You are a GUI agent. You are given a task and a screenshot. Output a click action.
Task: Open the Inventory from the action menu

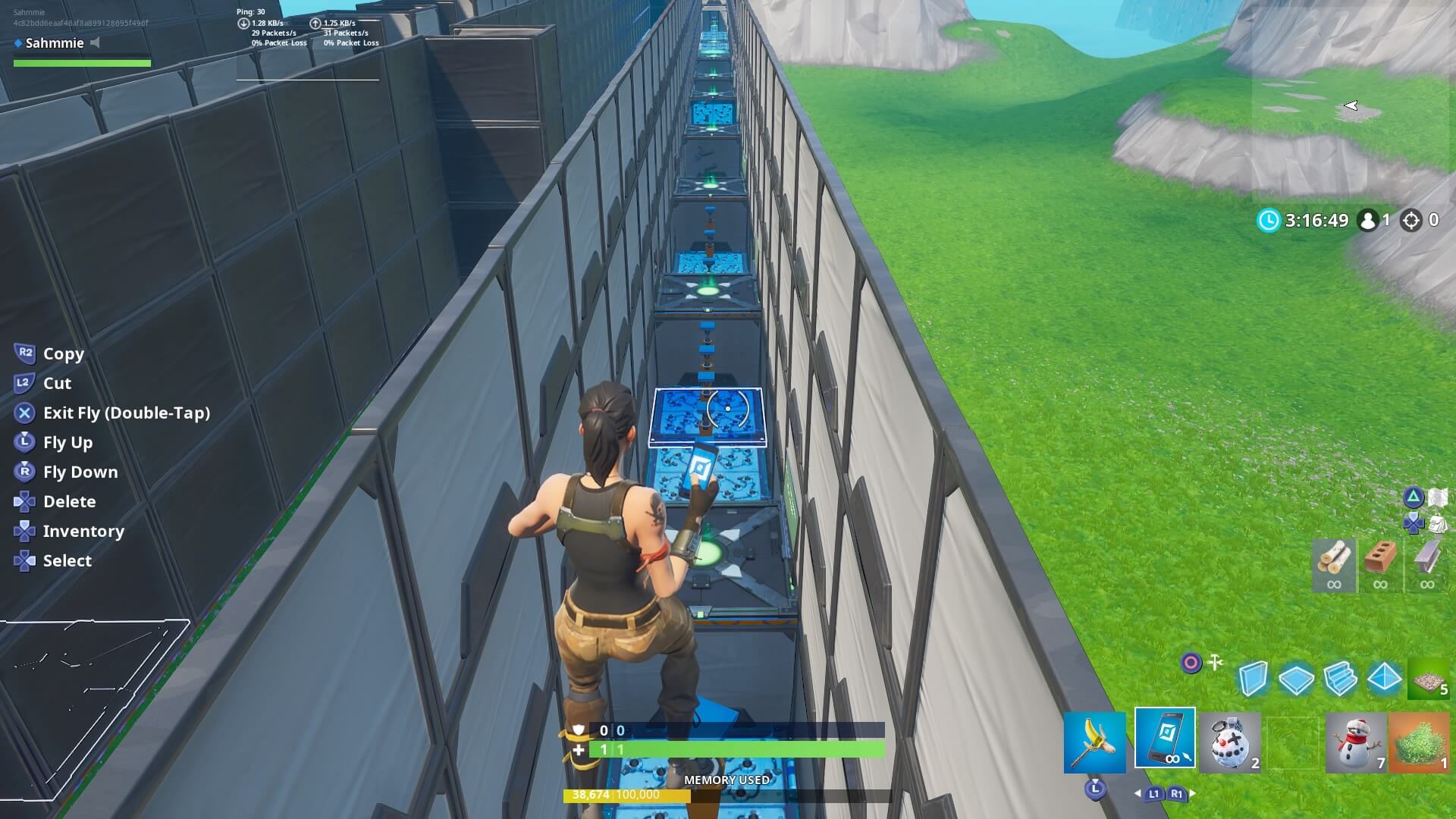(x=83, y=531)
